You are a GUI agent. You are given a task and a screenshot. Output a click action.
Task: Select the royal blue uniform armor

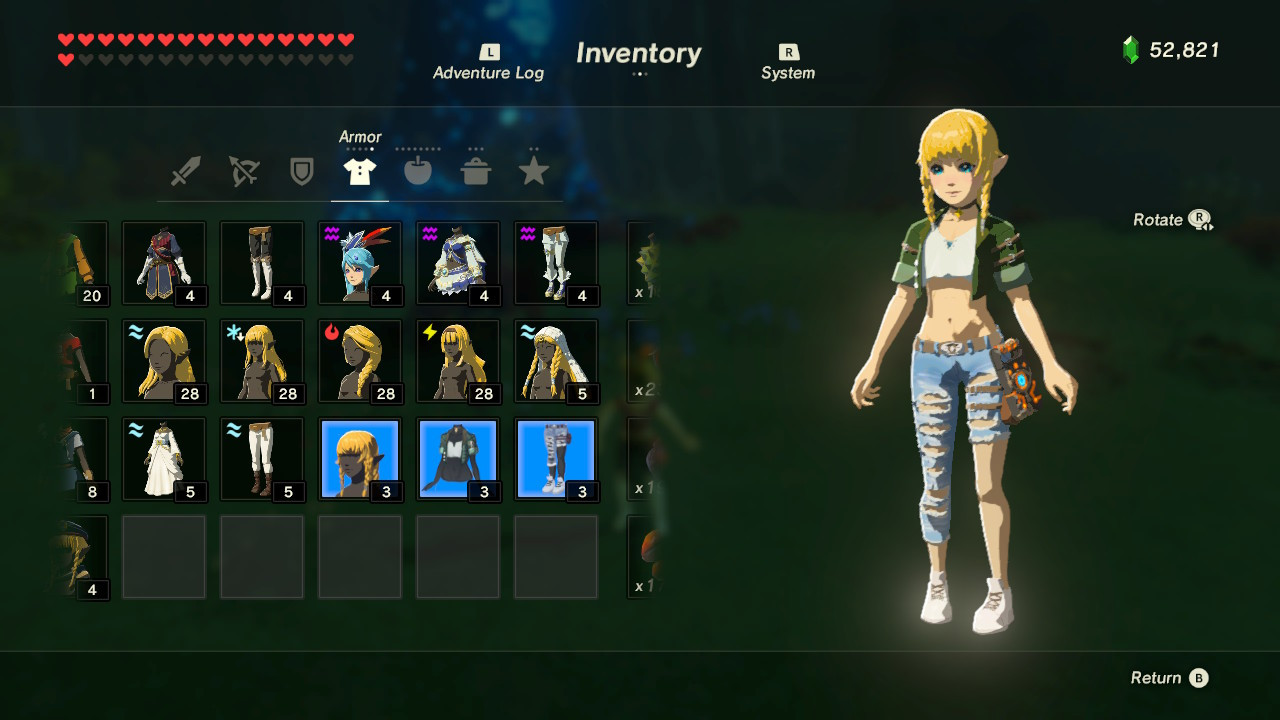164,262
